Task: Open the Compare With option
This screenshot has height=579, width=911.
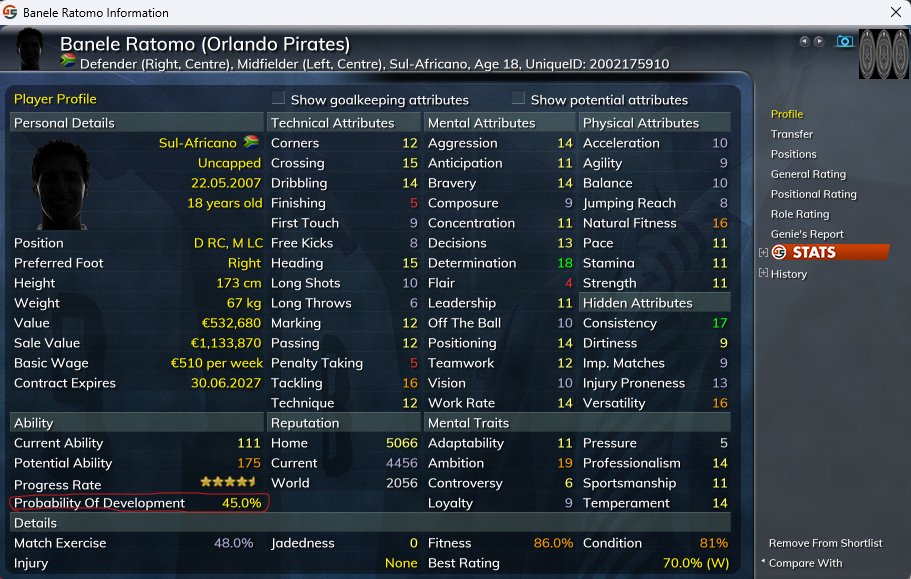Action: coord(806,563)
